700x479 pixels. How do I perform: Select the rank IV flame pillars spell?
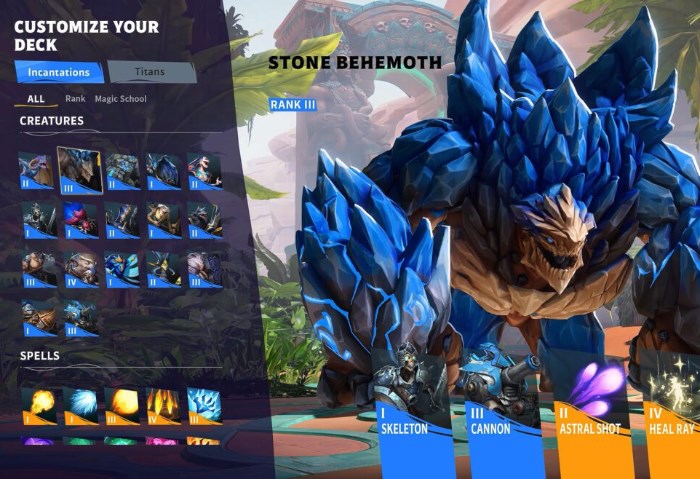163,405
